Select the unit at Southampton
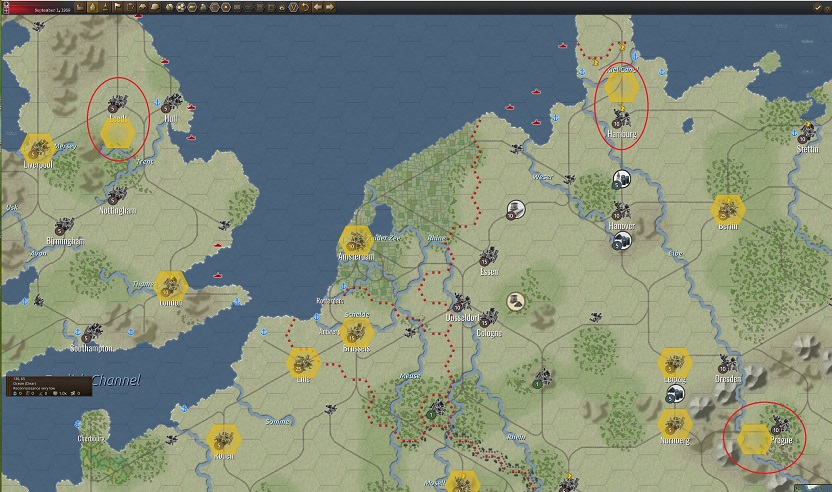The image size is (832, 492). (x=92, y=333)
